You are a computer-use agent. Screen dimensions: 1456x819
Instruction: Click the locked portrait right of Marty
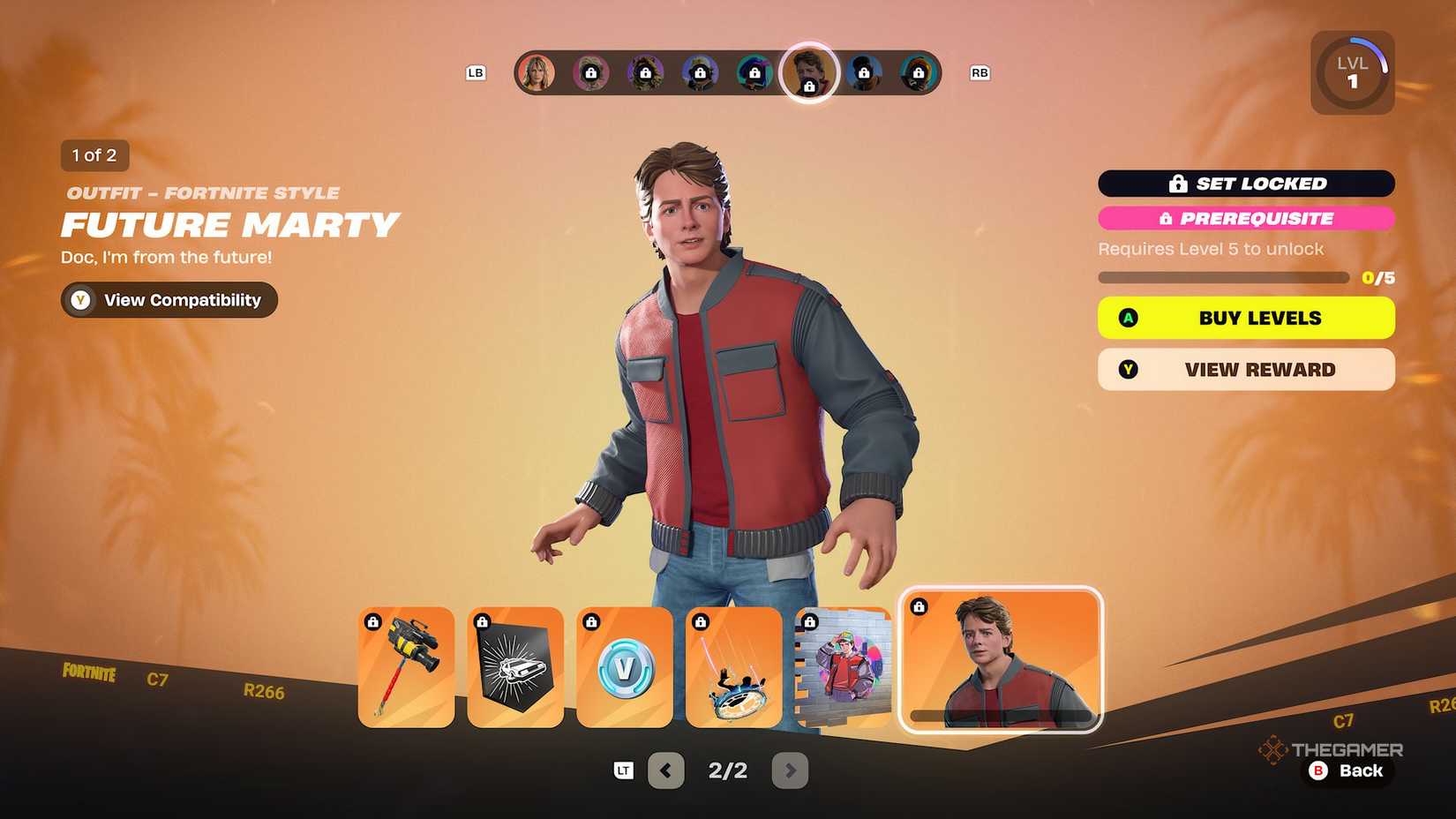click(x=866, y=73)
